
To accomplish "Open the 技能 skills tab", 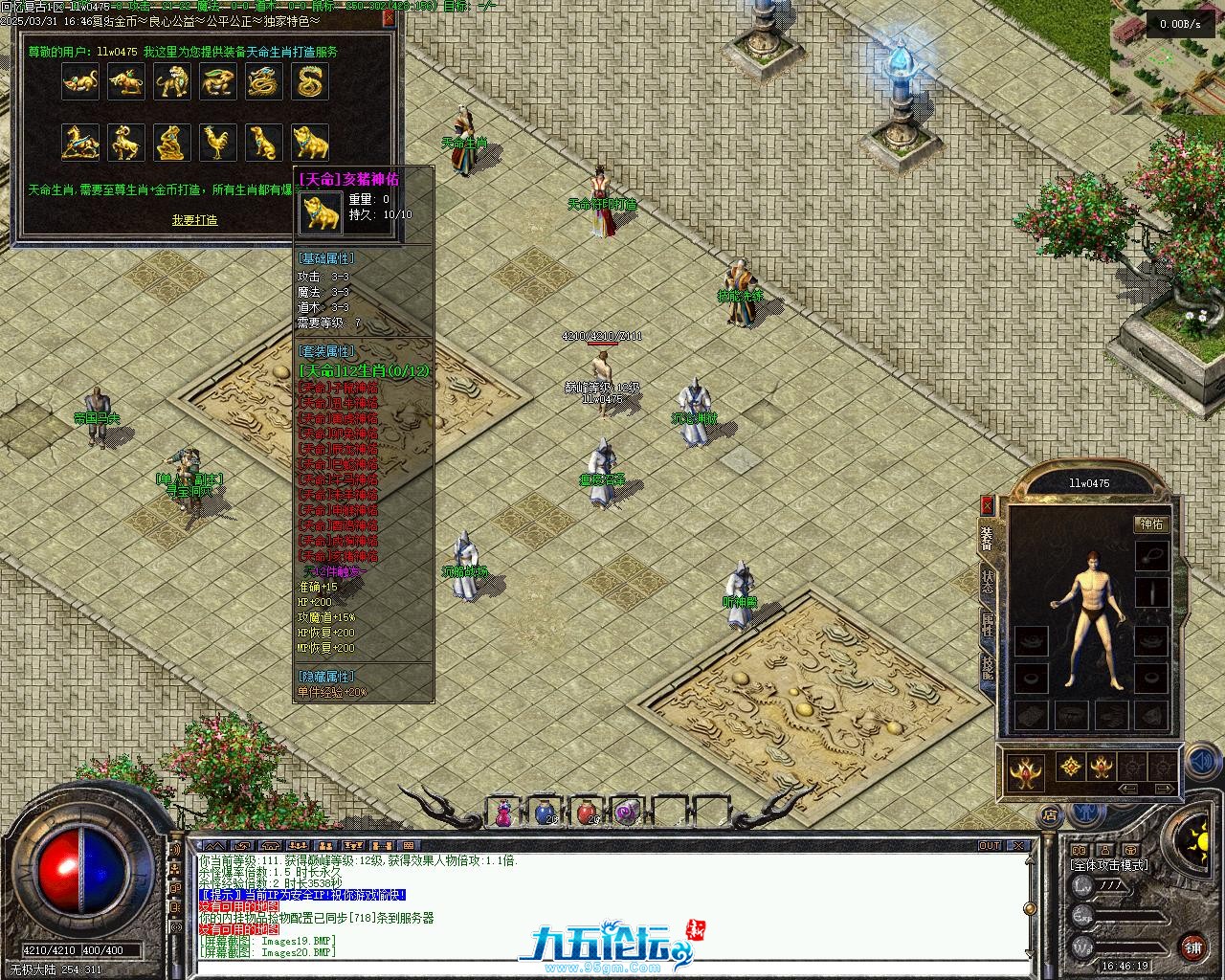I will coord(987,667).
